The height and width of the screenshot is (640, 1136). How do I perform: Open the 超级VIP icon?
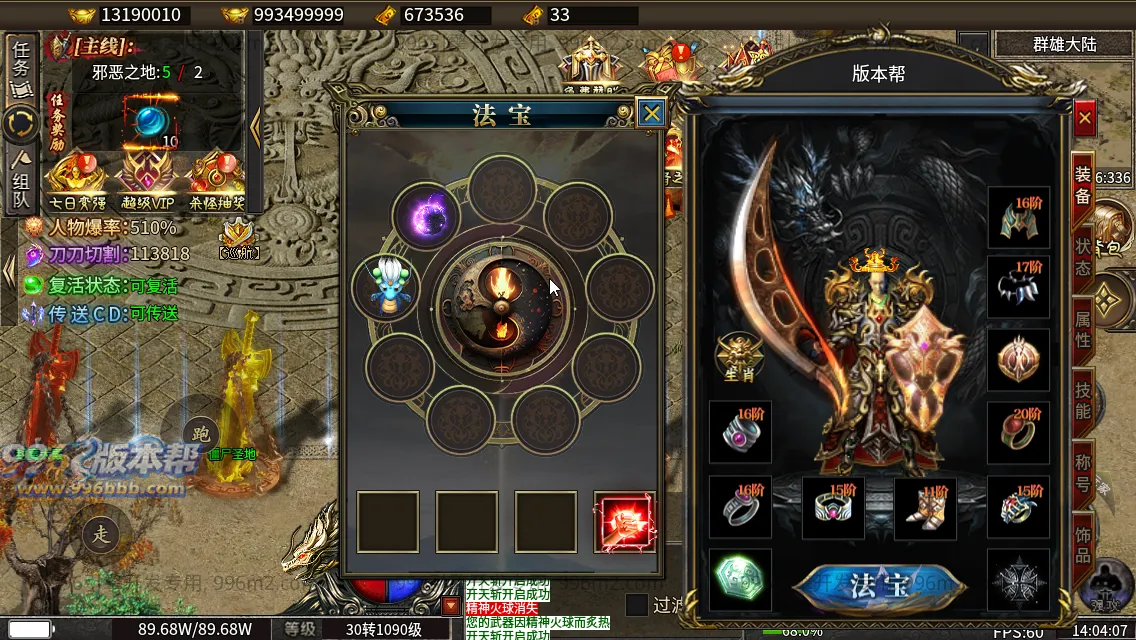pos(145,177)
